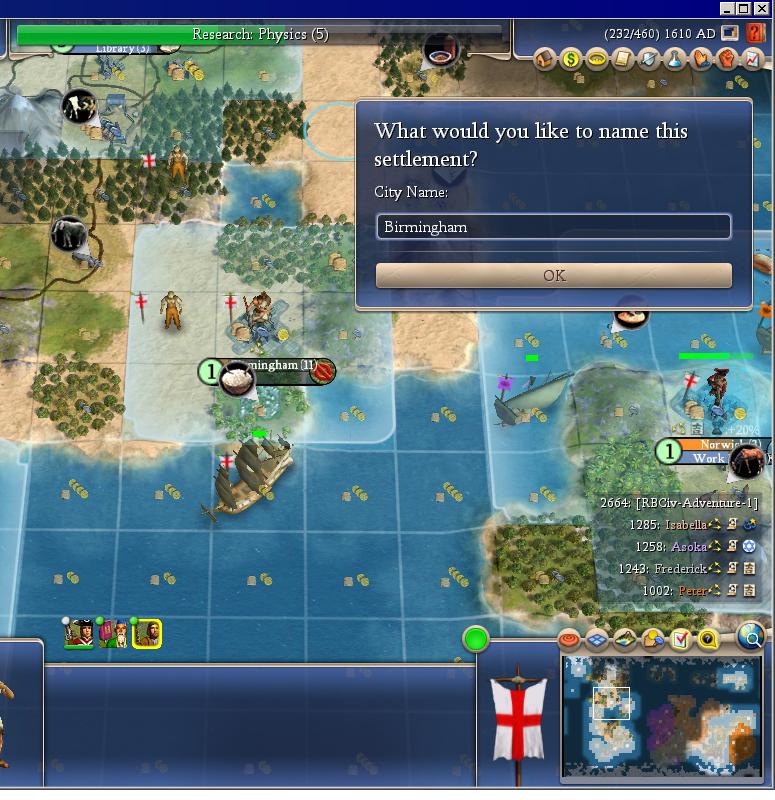Select the redcoat soldier unit icon
This screenshot has height=800, width=775.
click(79, 633)
